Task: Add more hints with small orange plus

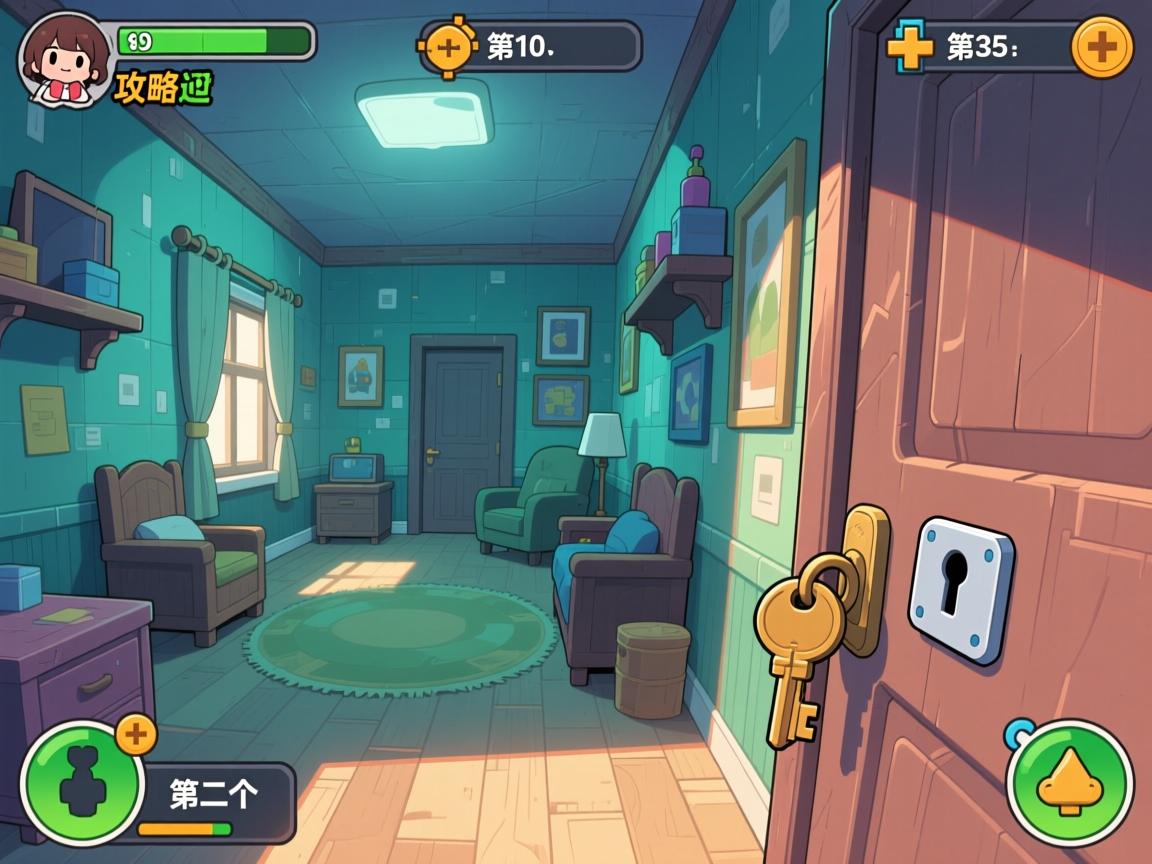Action: click(136, 735)
